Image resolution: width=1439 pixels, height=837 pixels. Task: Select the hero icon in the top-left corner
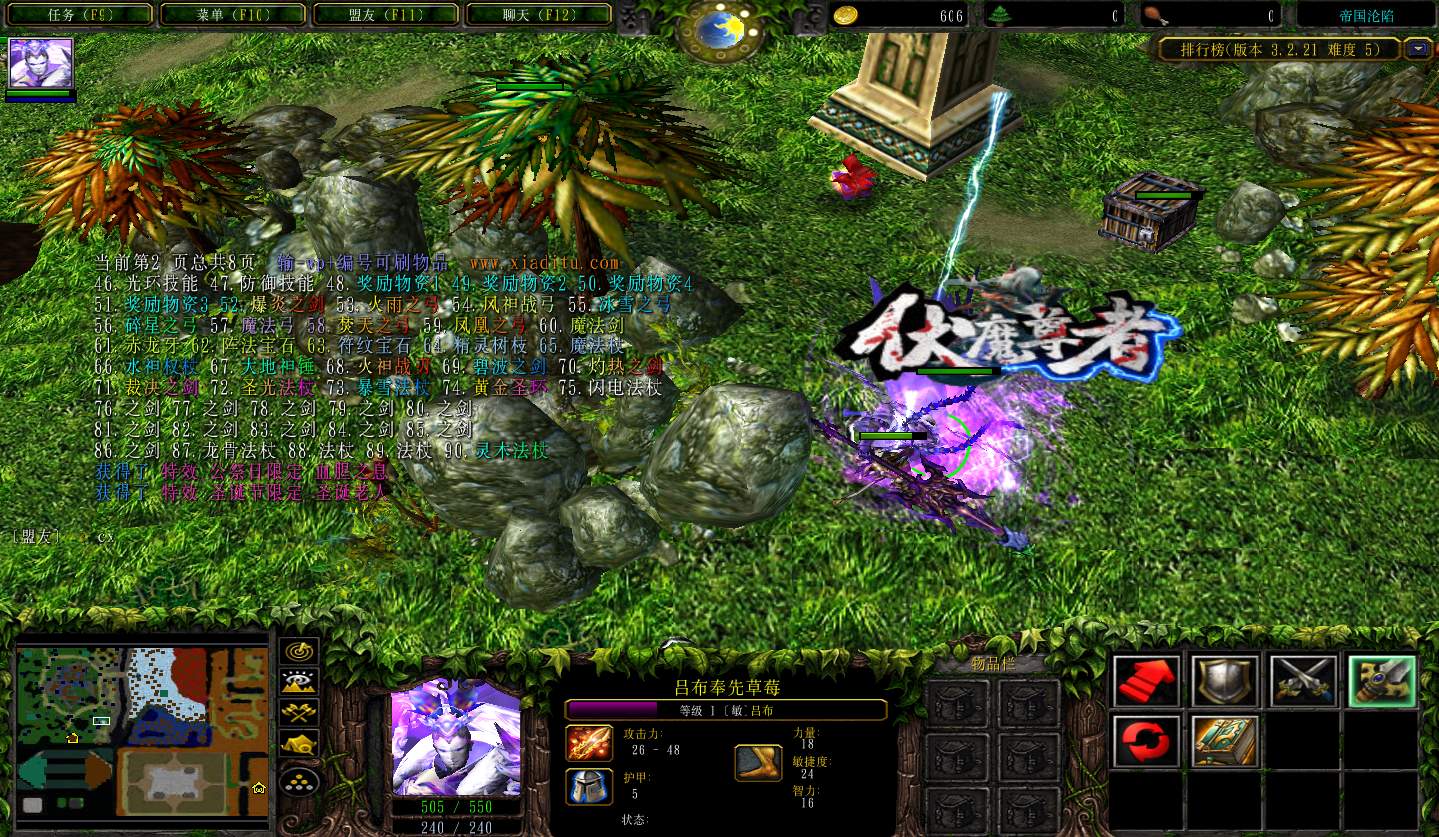[41, 64]
